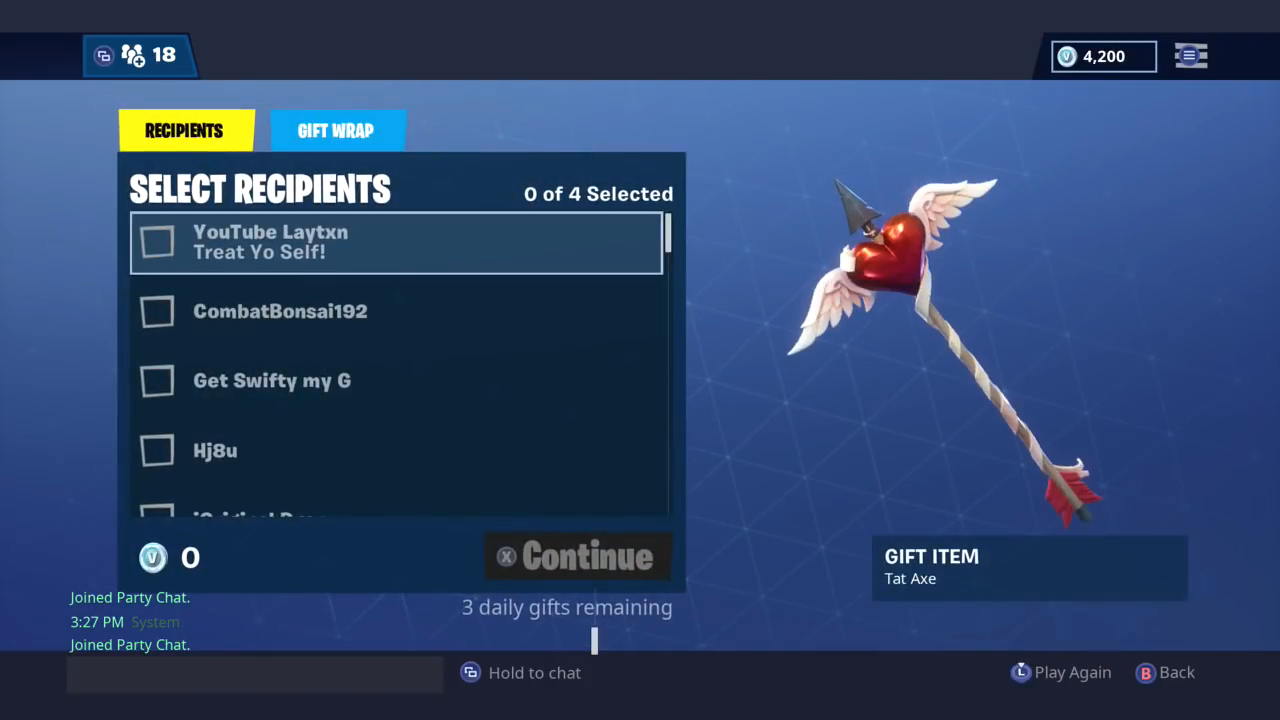Click the B button icon next to Back
The height and width of the screenshot is (720, 1280).
[x=1145, y=672]
